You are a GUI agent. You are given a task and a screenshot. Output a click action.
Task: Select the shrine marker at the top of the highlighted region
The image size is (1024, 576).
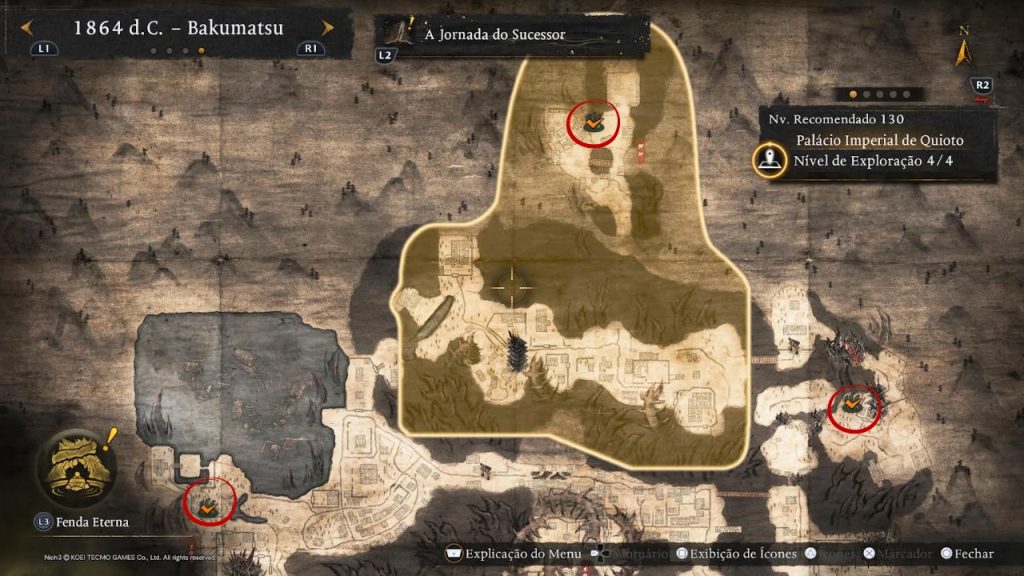pos(593,122)
